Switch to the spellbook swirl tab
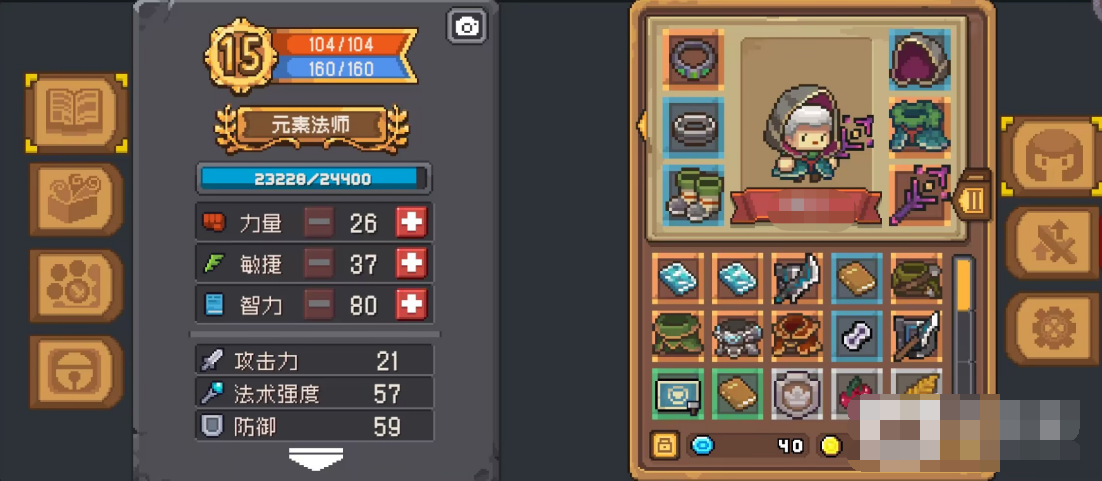Viewport: 1102px width, 481px height. point(76,199)
